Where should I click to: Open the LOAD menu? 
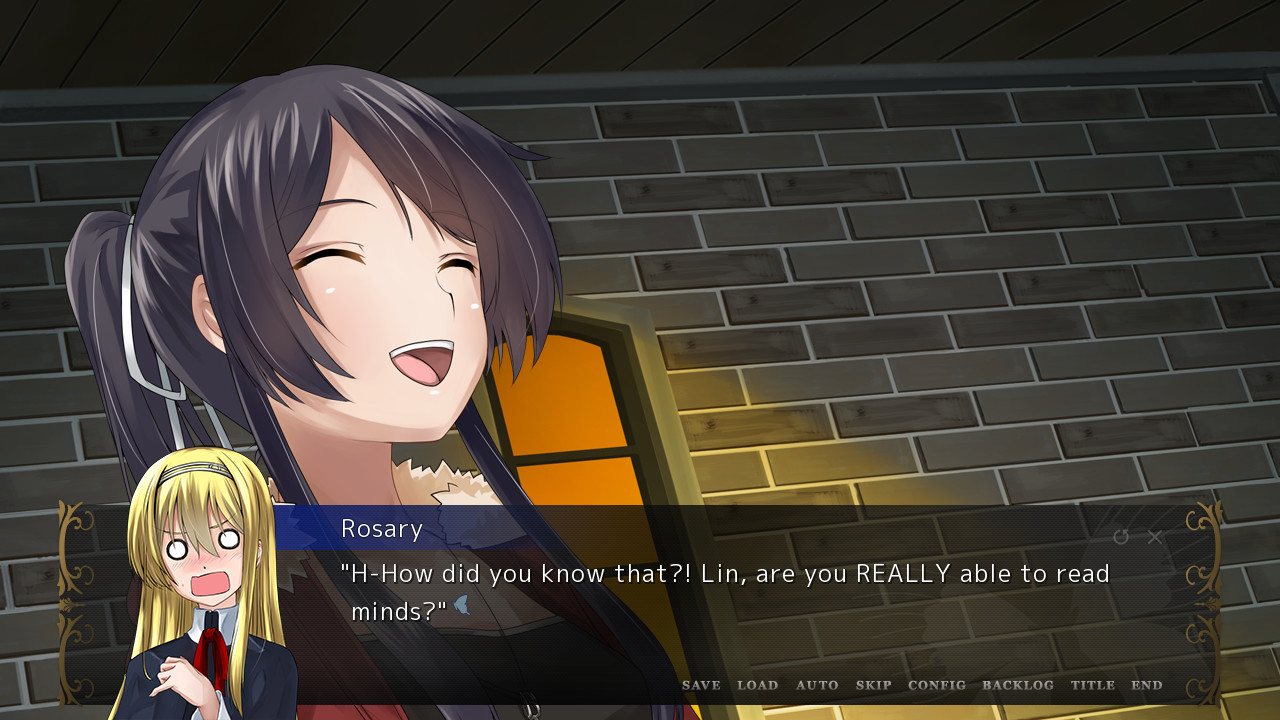point(757,685)
